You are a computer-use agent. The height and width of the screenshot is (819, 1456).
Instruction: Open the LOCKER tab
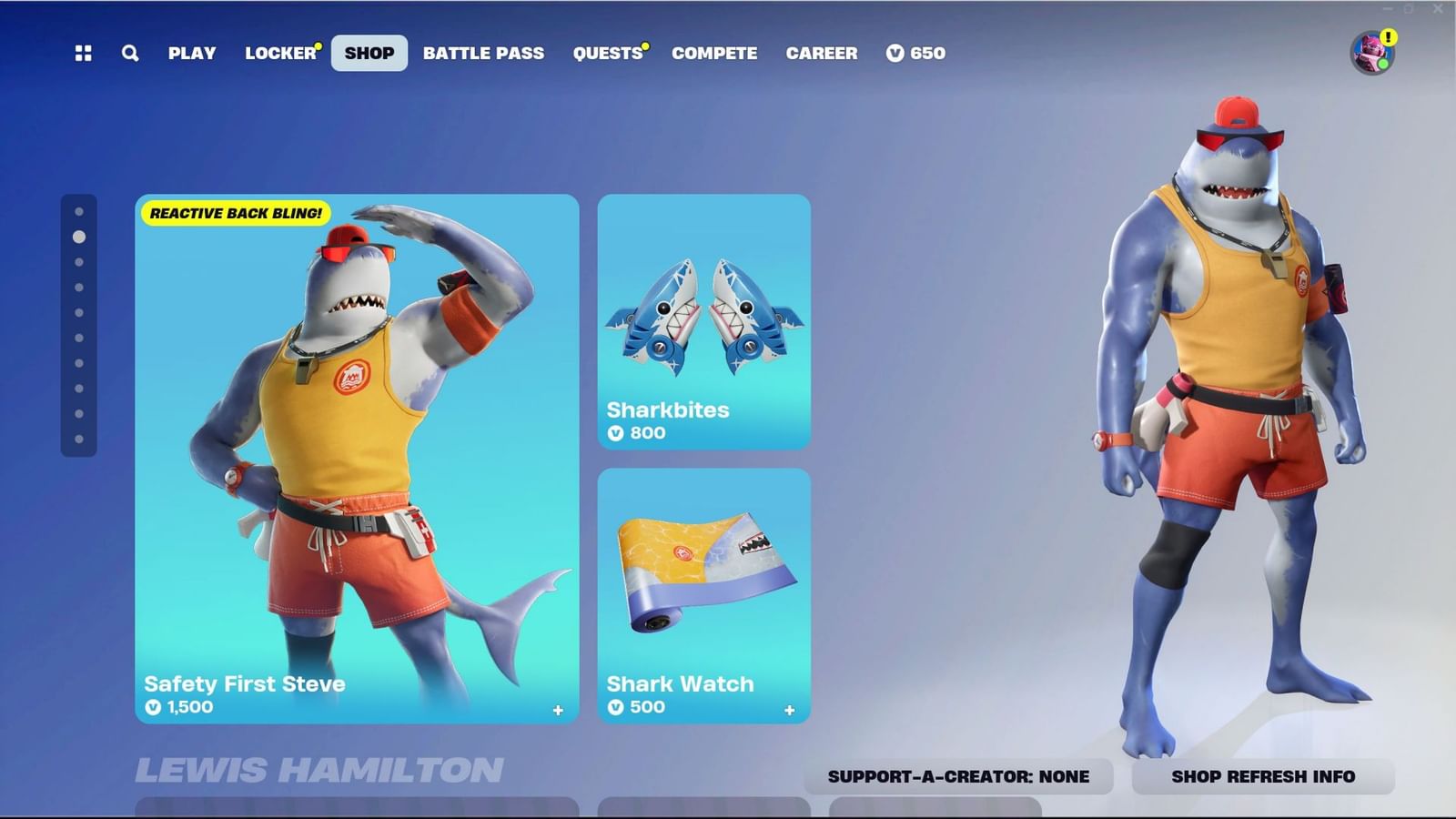[278, 54]
